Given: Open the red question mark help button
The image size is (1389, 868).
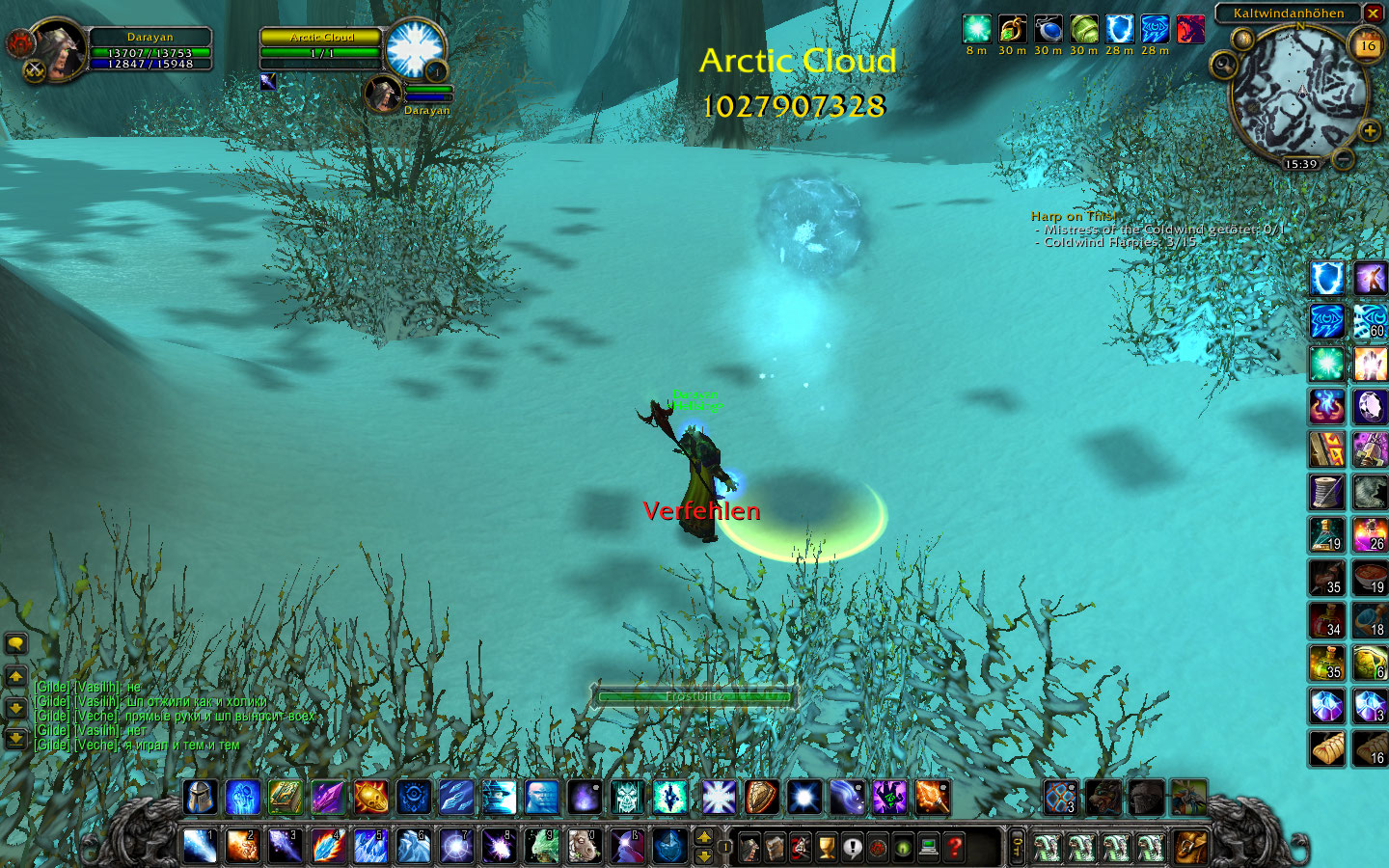Looking at the screenshot, I should click(954, 847).
